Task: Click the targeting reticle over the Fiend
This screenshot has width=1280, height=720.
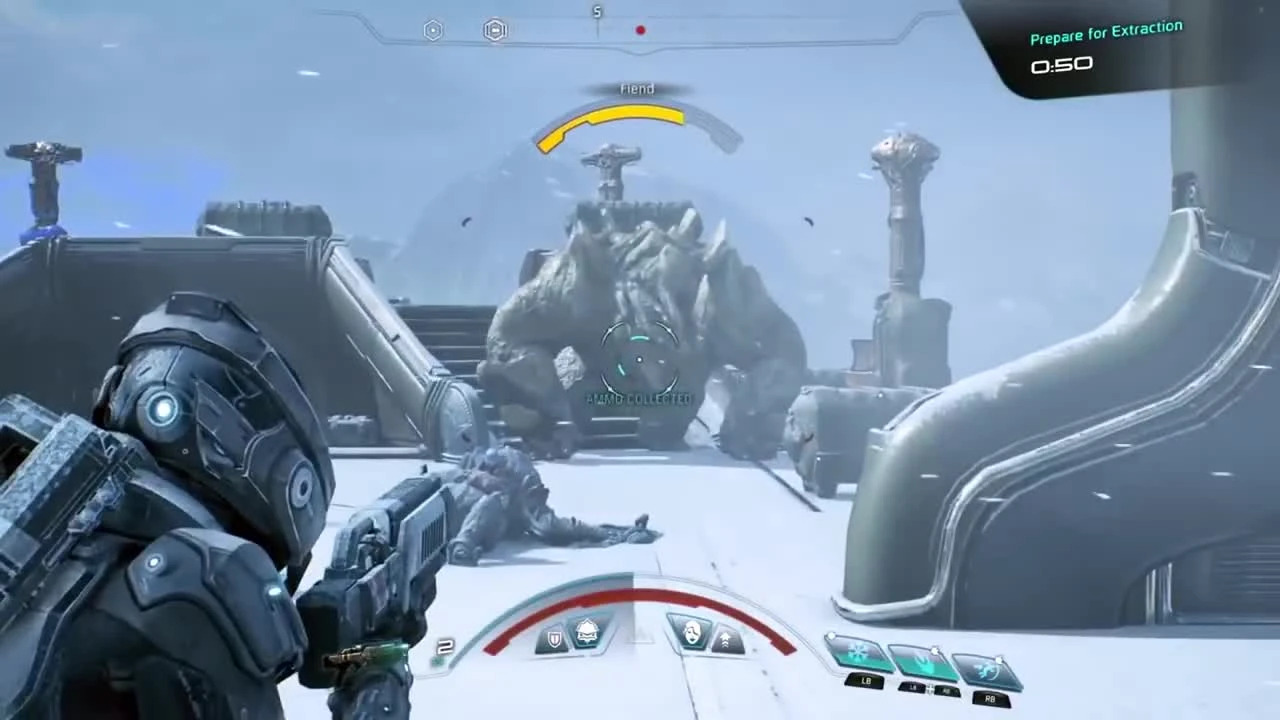Action: (638, 360)
